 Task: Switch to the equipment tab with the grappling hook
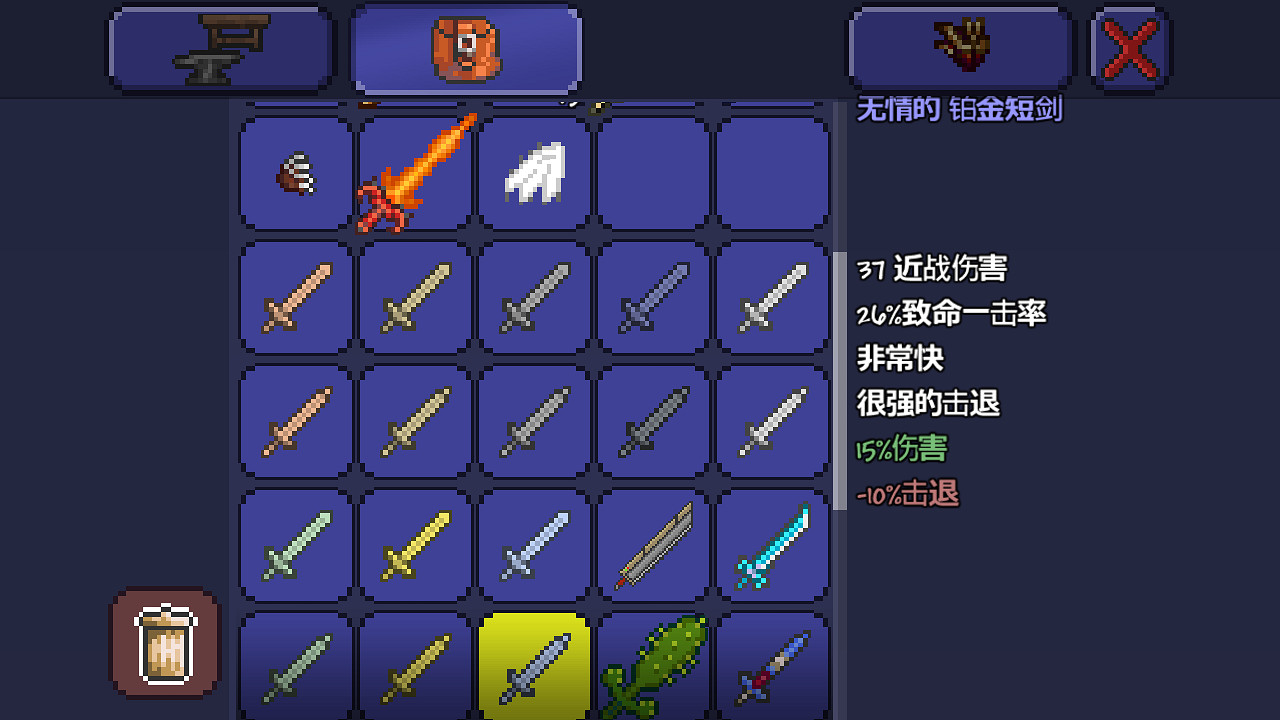(958, 47)
